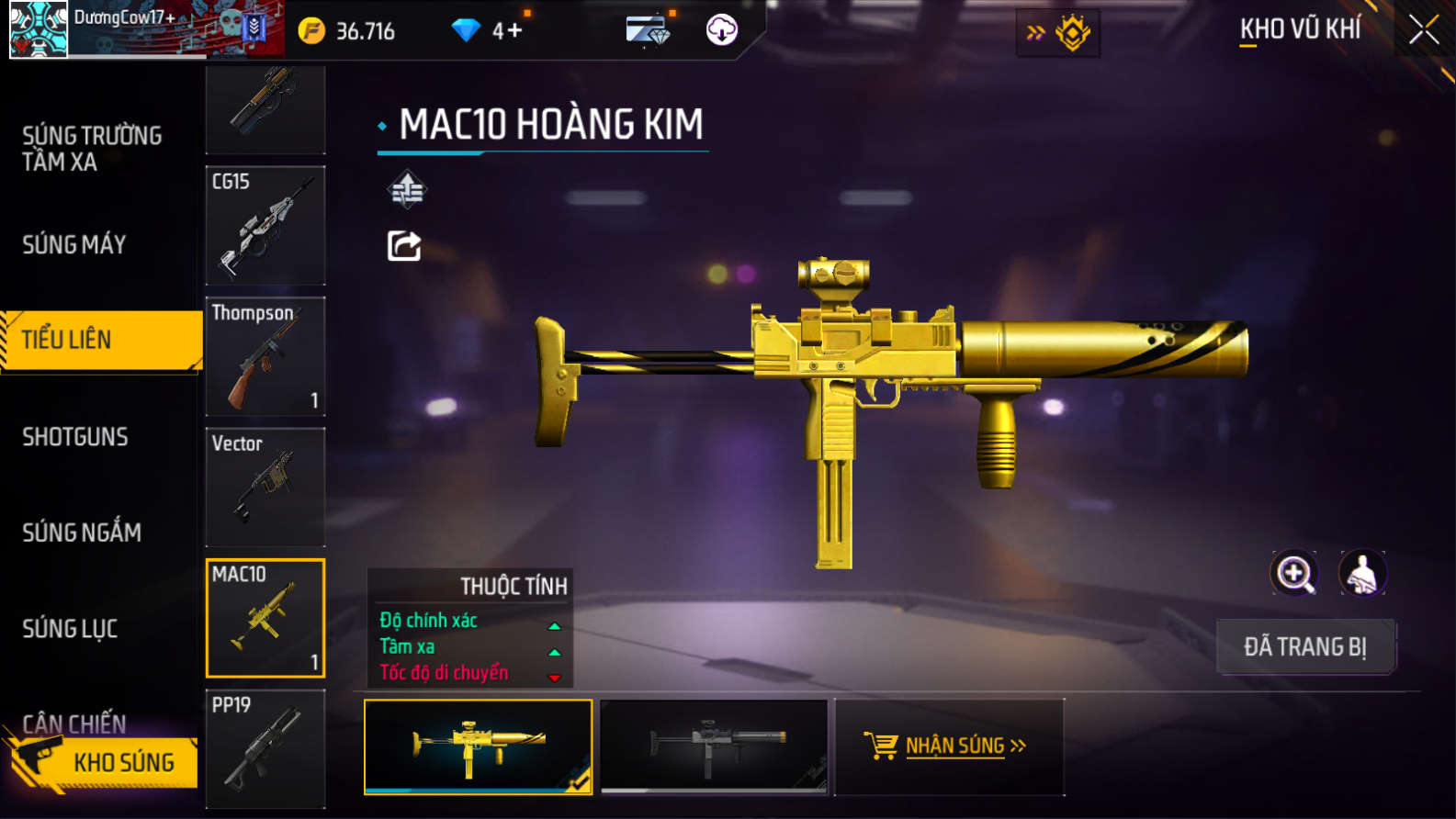Select the Thompson weapon tile
Image resolution: width=1456 pixels, height=819 pixels.
coord(265,356)
